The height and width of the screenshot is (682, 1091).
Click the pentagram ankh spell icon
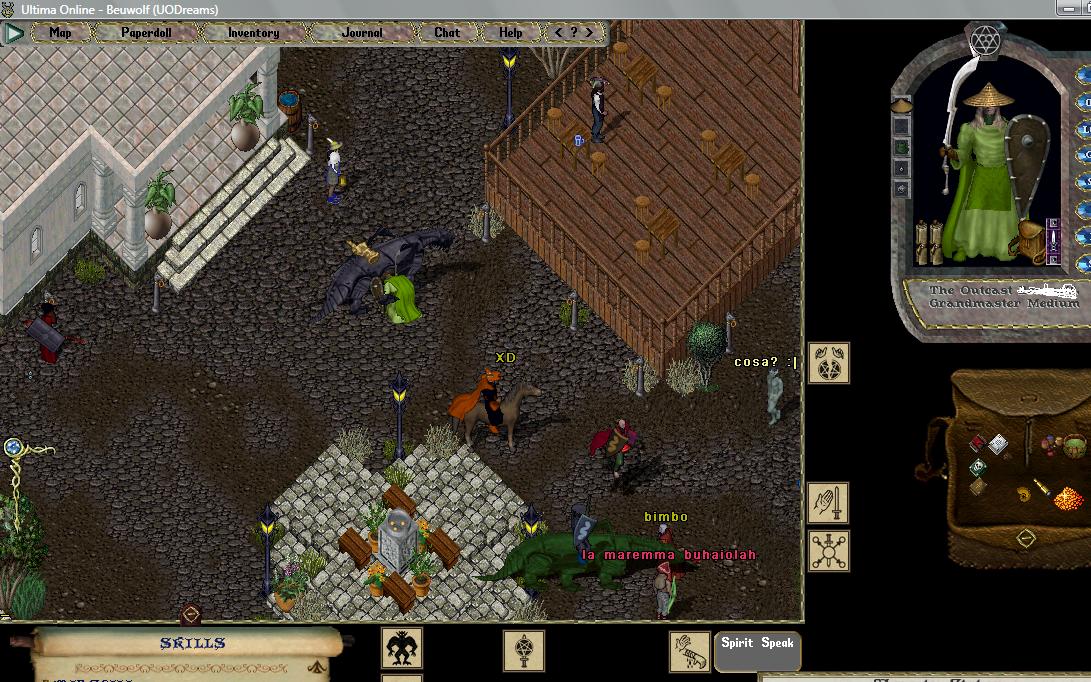(523, 651)
